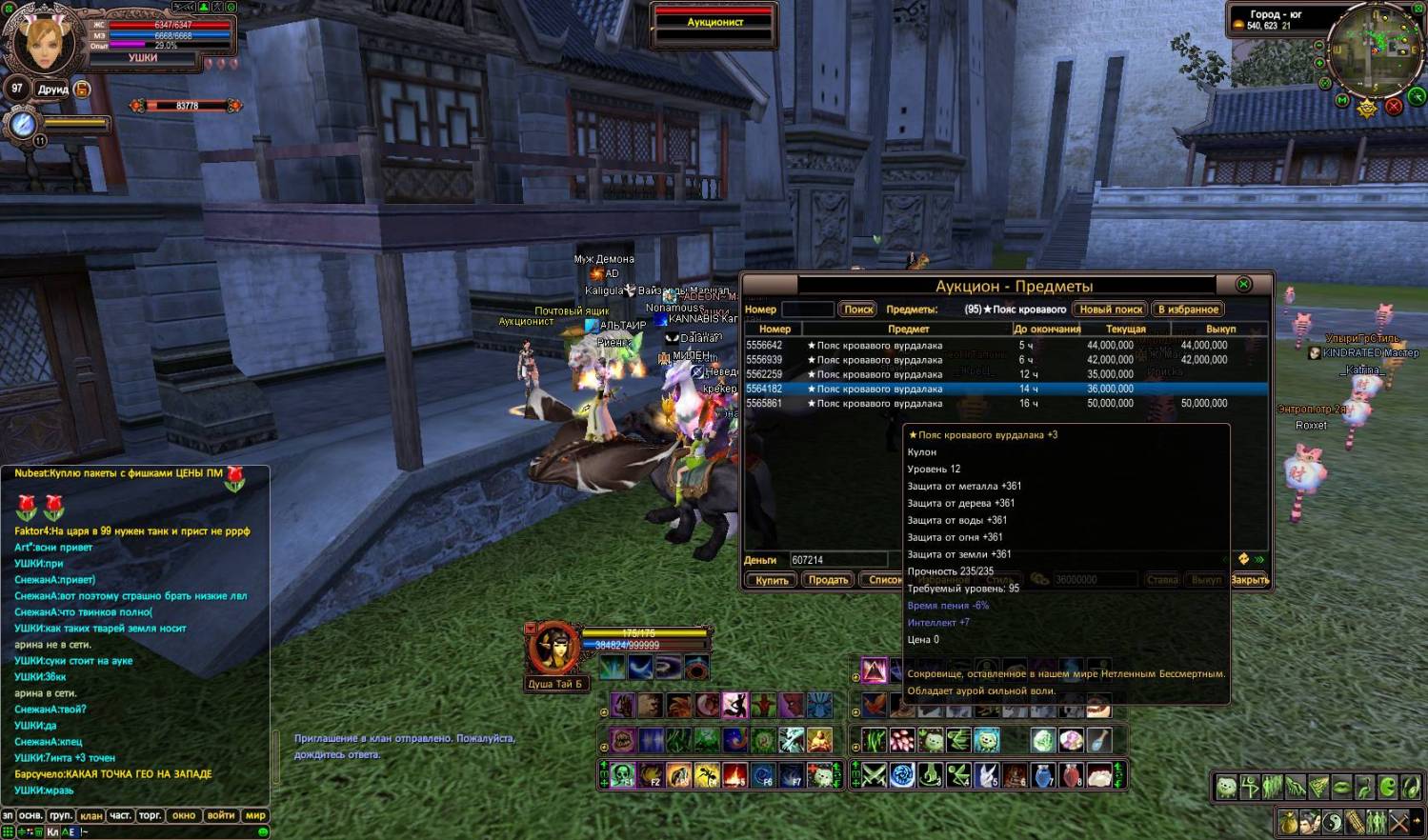Focus the Номер lot number input field
1428x840 pixels.
coord(807,310)
